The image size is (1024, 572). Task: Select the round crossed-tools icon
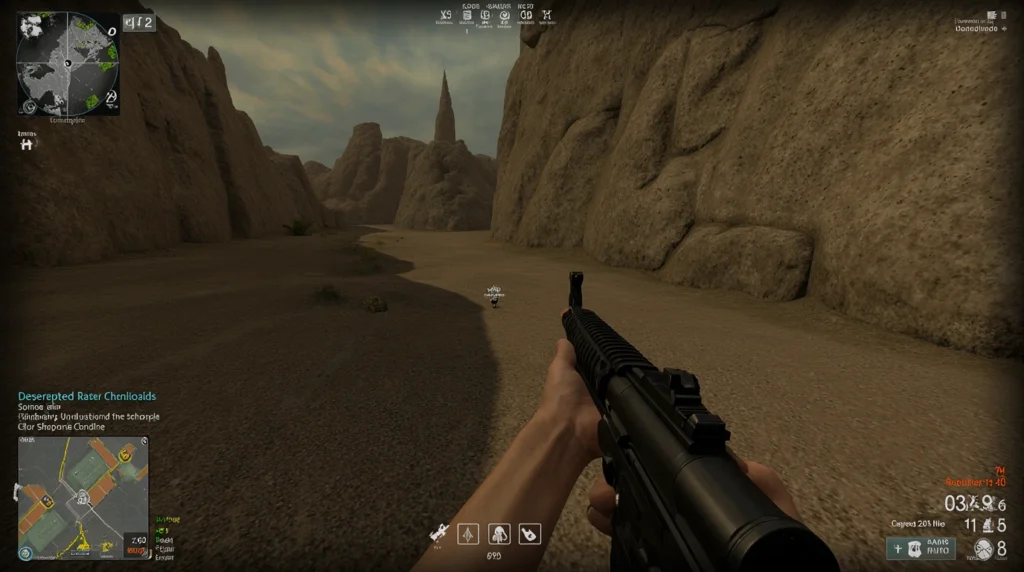(983, 548)
